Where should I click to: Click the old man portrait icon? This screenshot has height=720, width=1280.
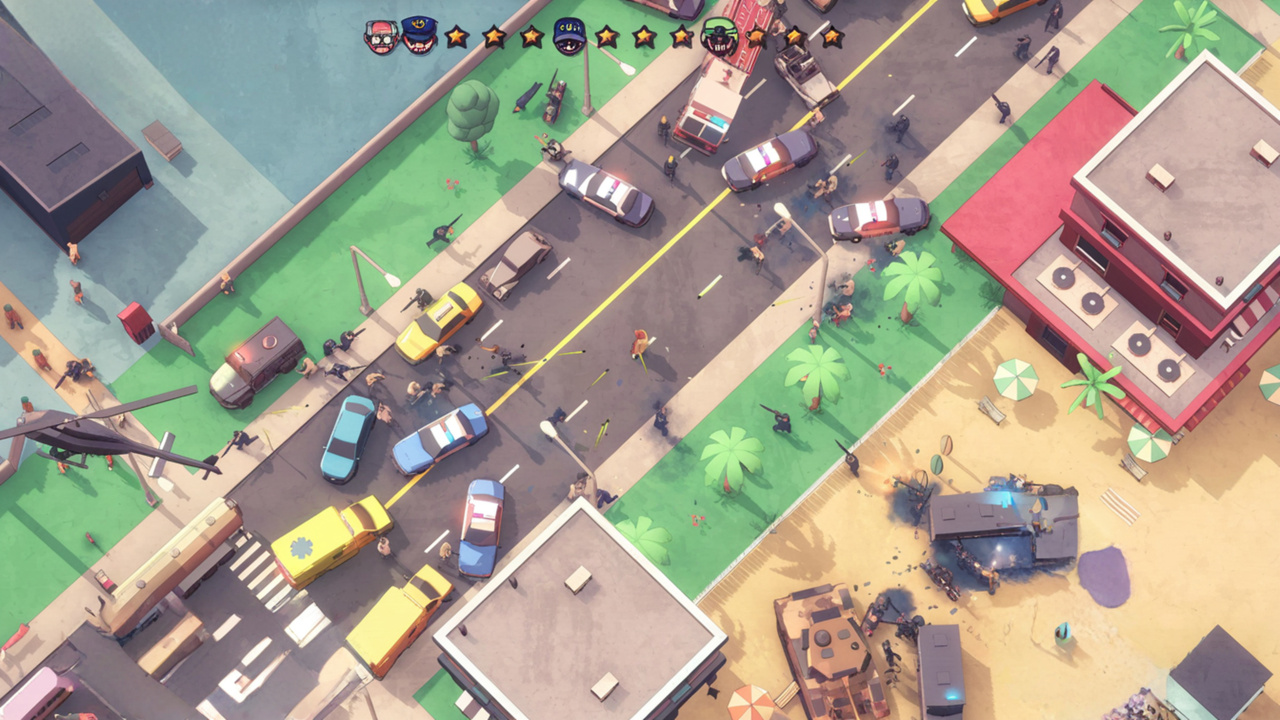380,35
